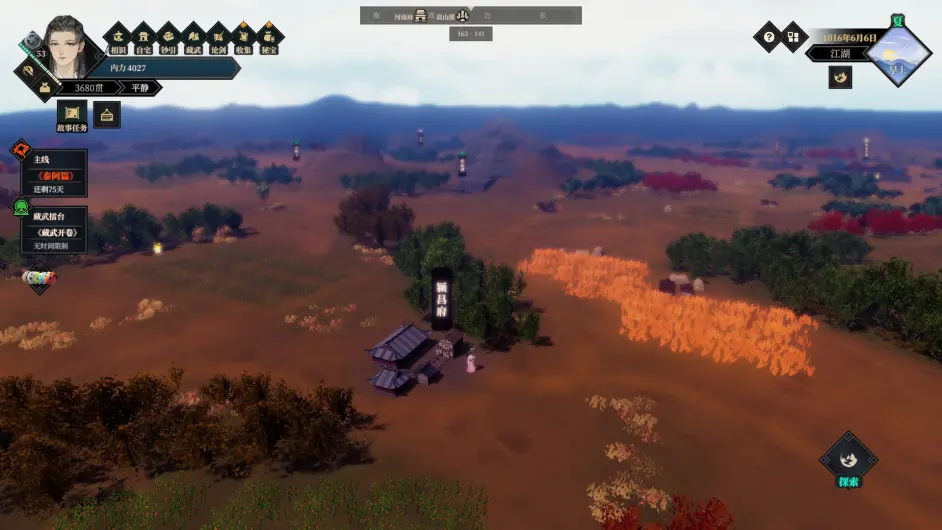Viewport: 942px width, 530px height.
Task: Click the hanging signboard icon button
Action: click(x=107, y=115)
